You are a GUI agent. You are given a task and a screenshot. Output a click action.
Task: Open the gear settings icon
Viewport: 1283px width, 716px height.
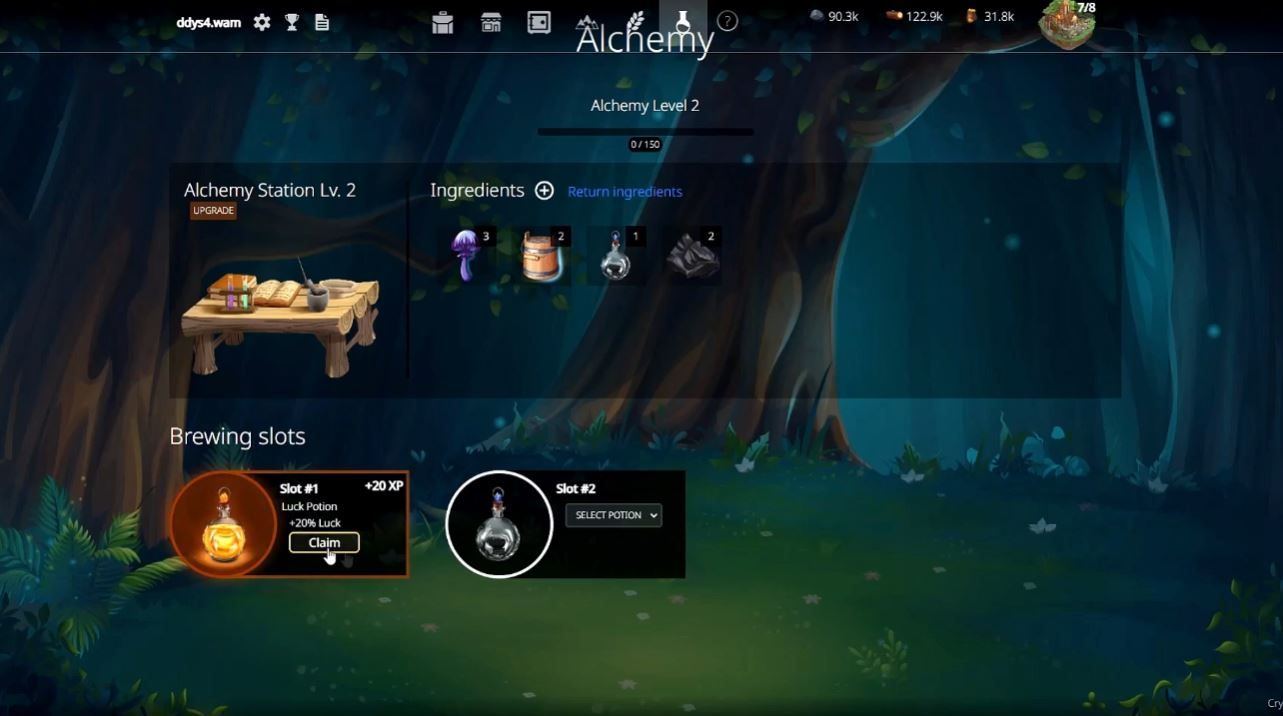tap(262, 22)
